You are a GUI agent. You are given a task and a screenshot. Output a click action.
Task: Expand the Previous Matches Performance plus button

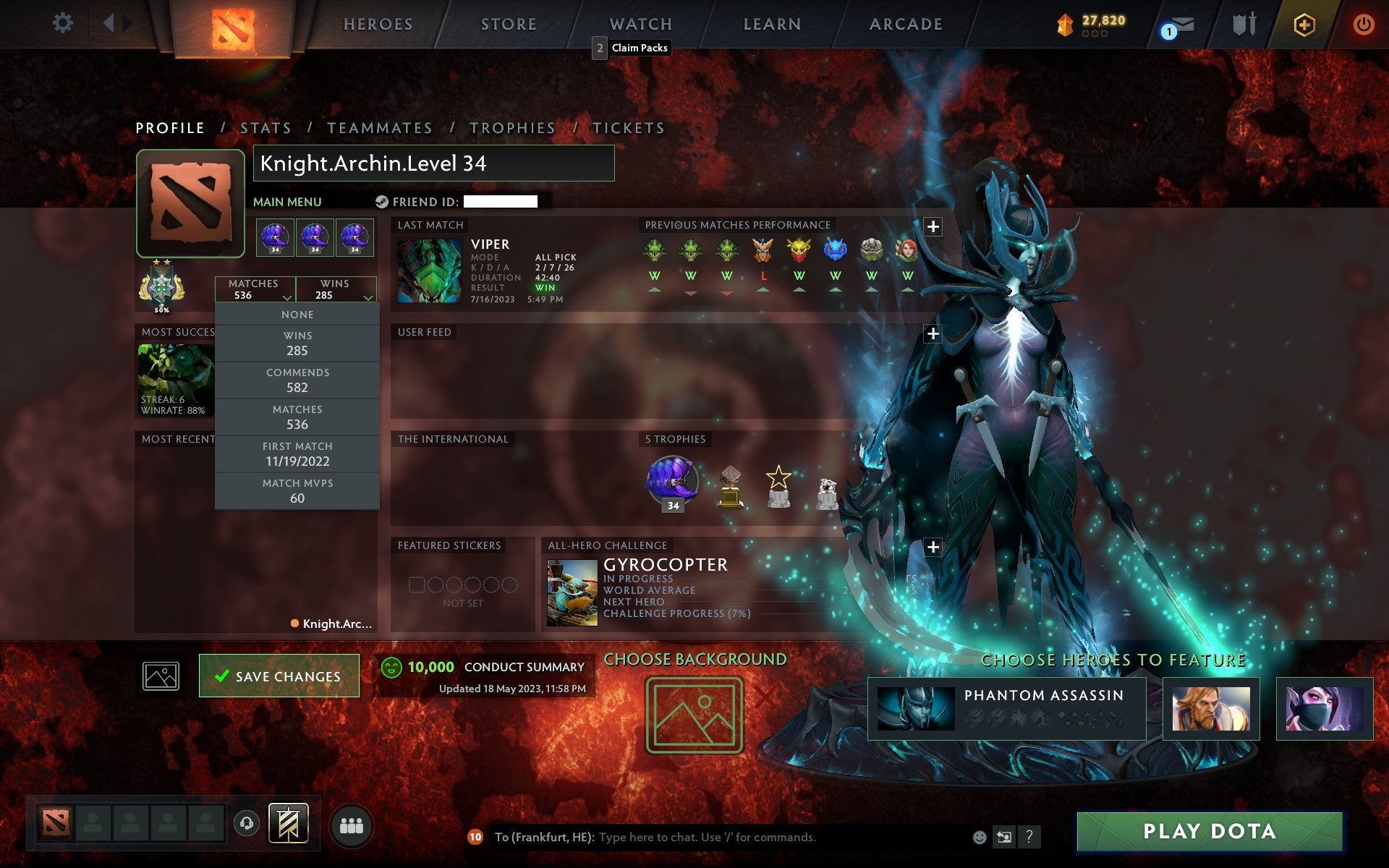point(934,226)
